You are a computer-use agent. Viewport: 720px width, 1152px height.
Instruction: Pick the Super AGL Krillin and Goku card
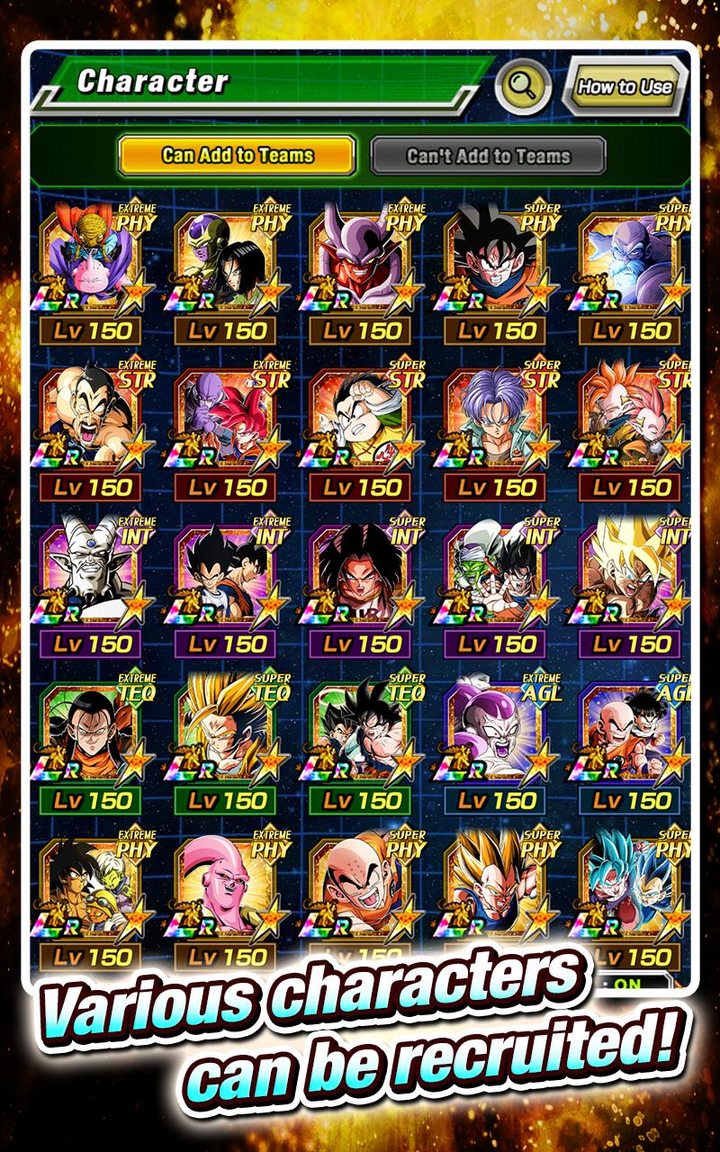[633, 730]
